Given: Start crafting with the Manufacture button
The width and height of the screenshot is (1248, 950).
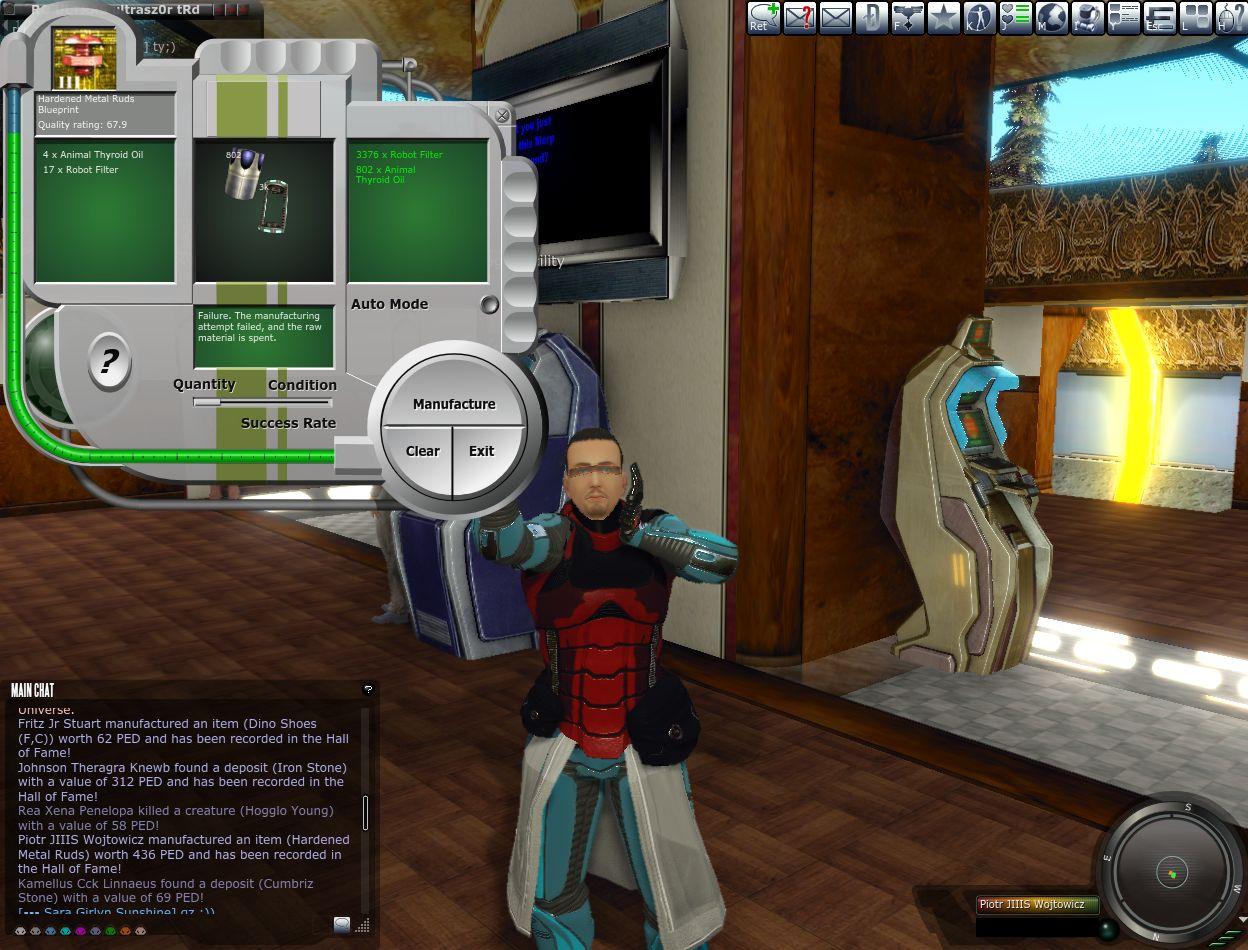Looking at the screenshot, I should (454, 404).
